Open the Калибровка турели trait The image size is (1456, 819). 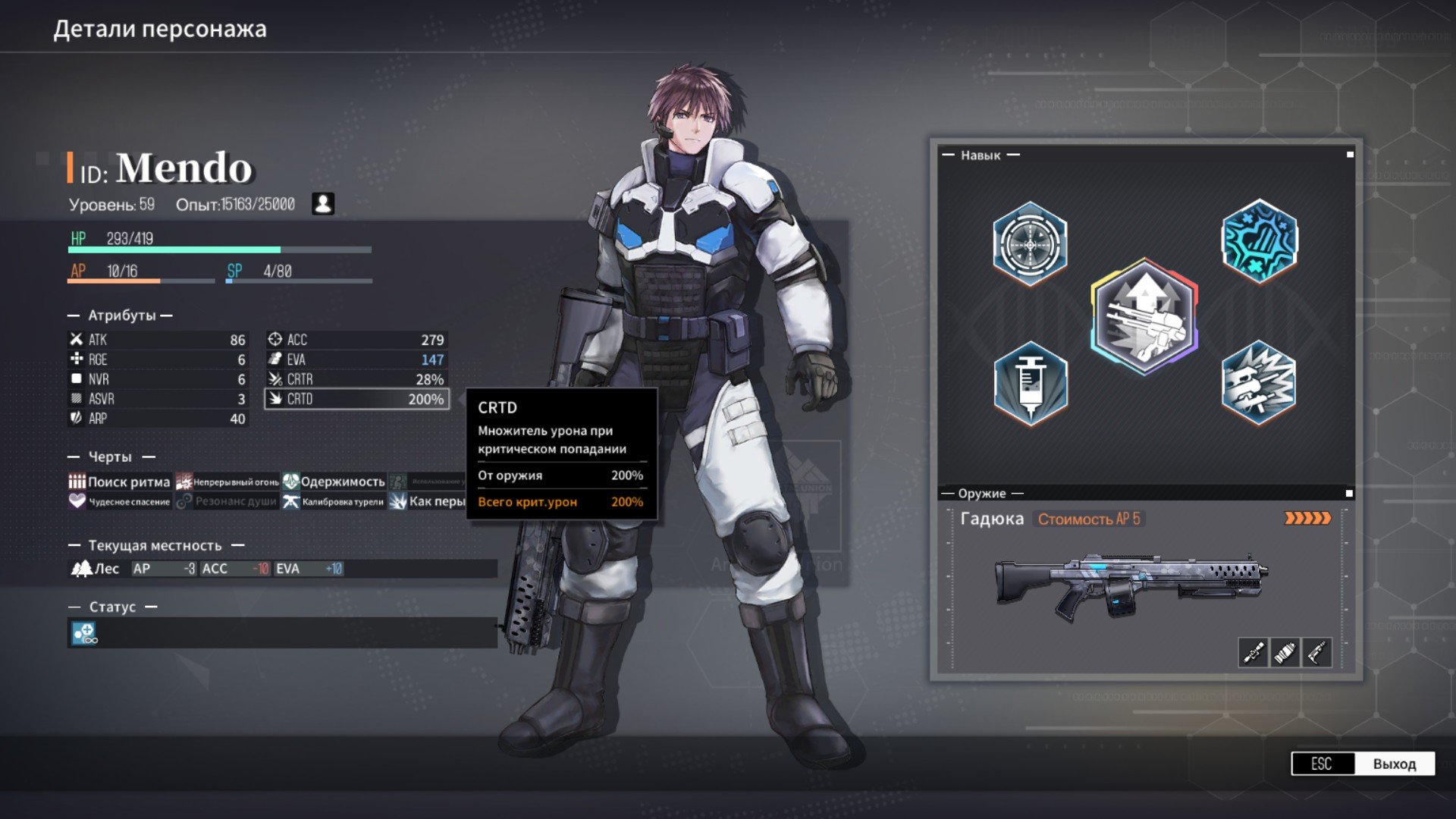point(334,501)
